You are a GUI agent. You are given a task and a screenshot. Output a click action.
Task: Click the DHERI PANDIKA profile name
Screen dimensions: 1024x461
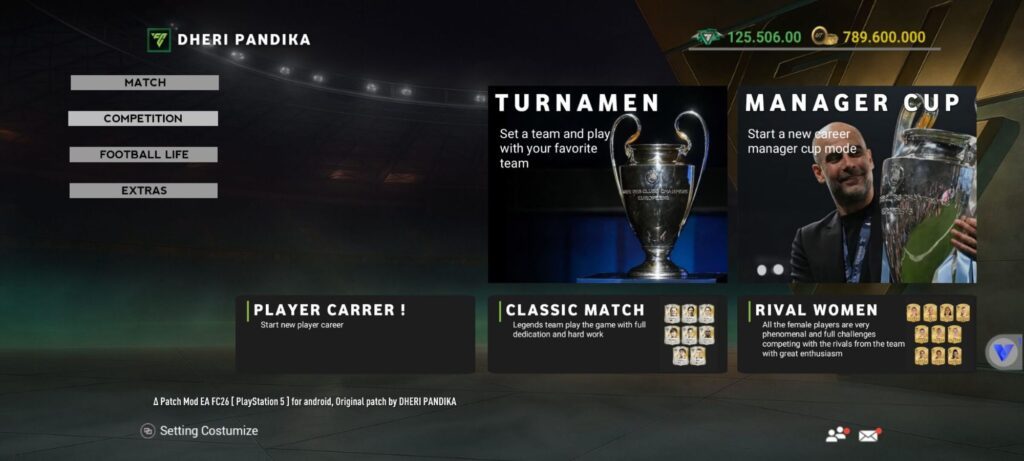click(x=243, y=40)
